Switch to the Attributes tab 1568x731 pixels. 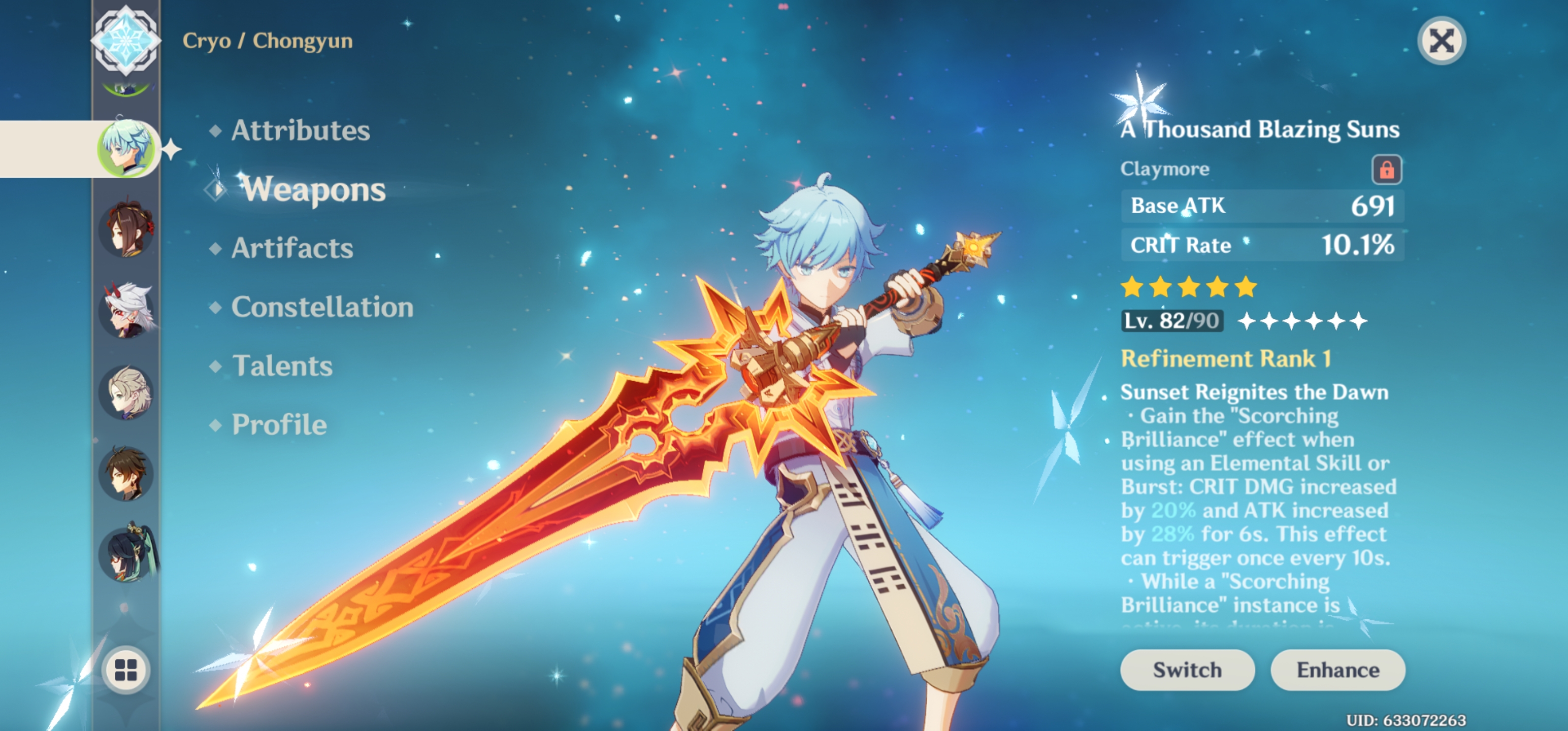[301, 130]
